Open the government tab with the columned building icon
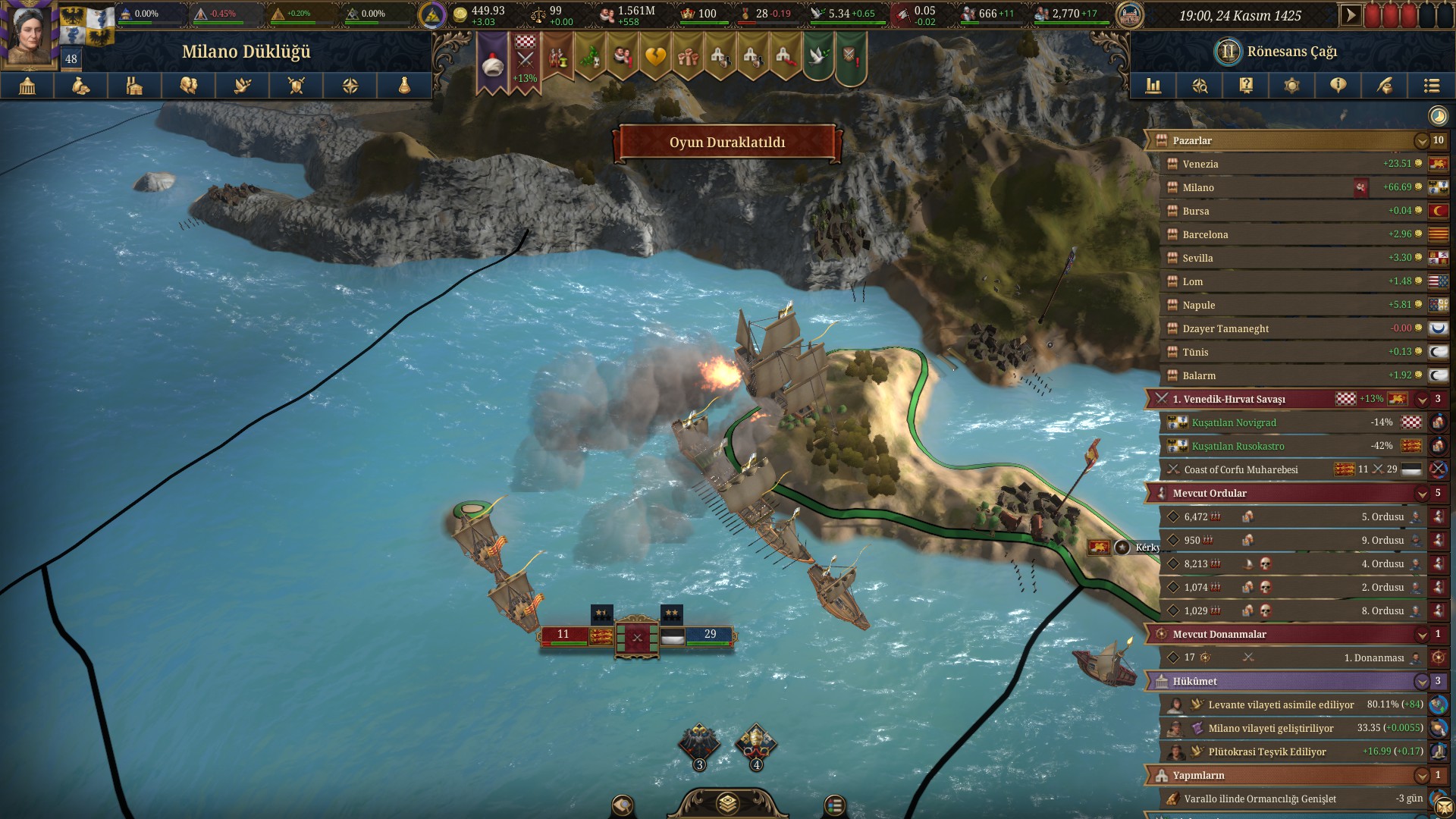 pos(27,86)
